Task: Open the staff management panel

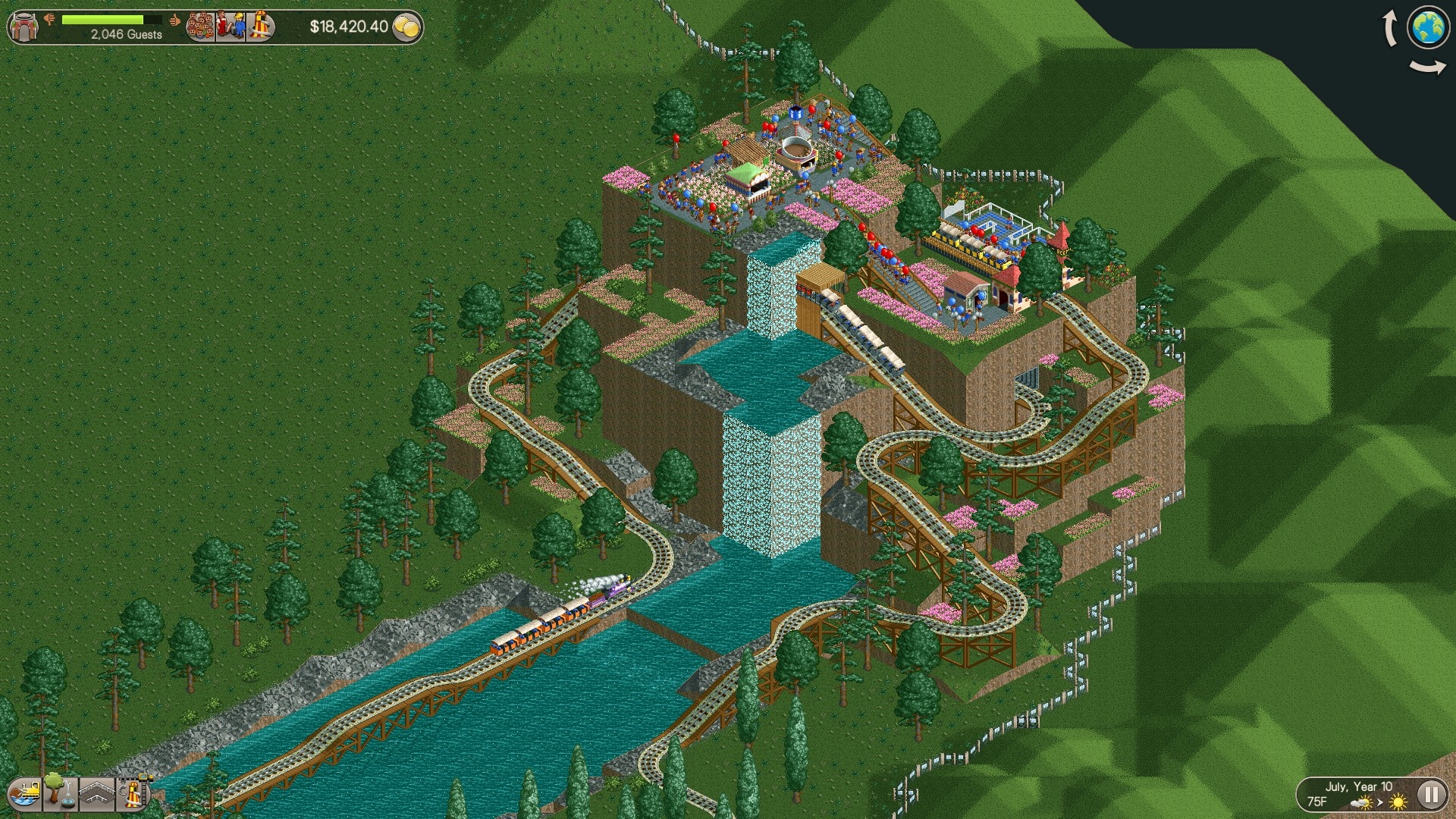Action: (231, 27)
